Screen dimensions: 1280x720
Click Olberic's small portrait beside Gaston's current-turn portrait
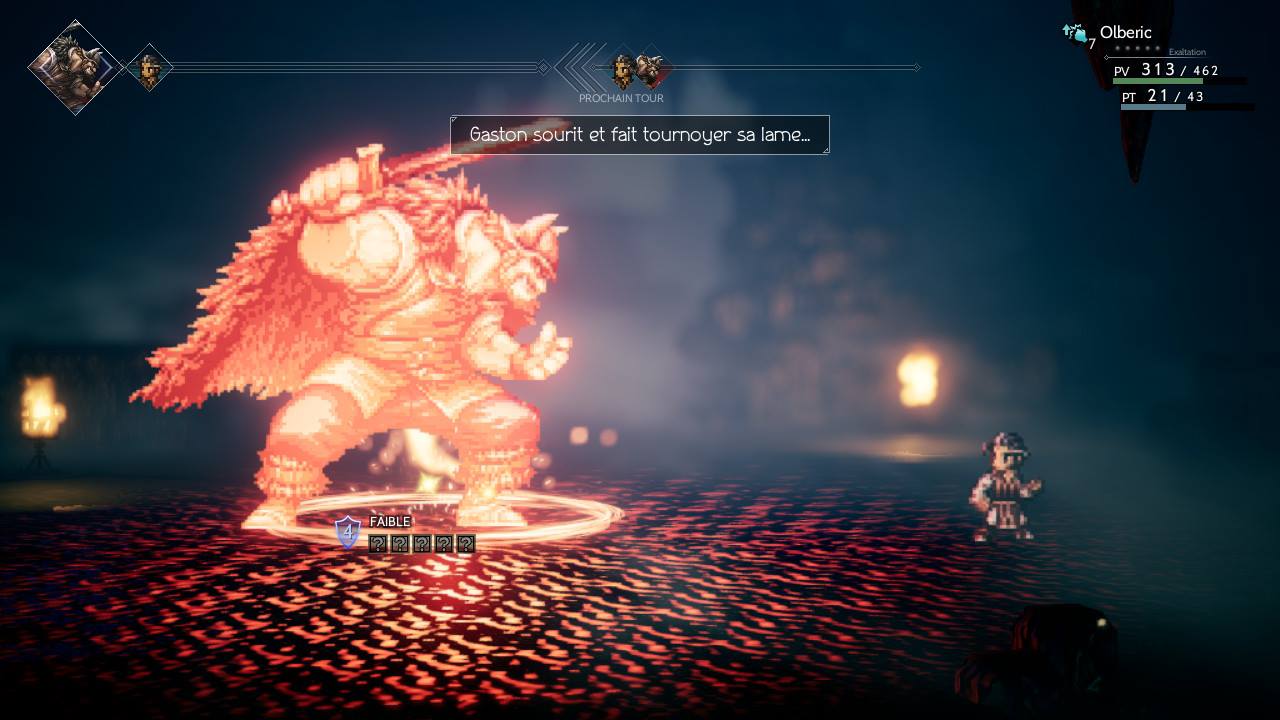(149, 68)
